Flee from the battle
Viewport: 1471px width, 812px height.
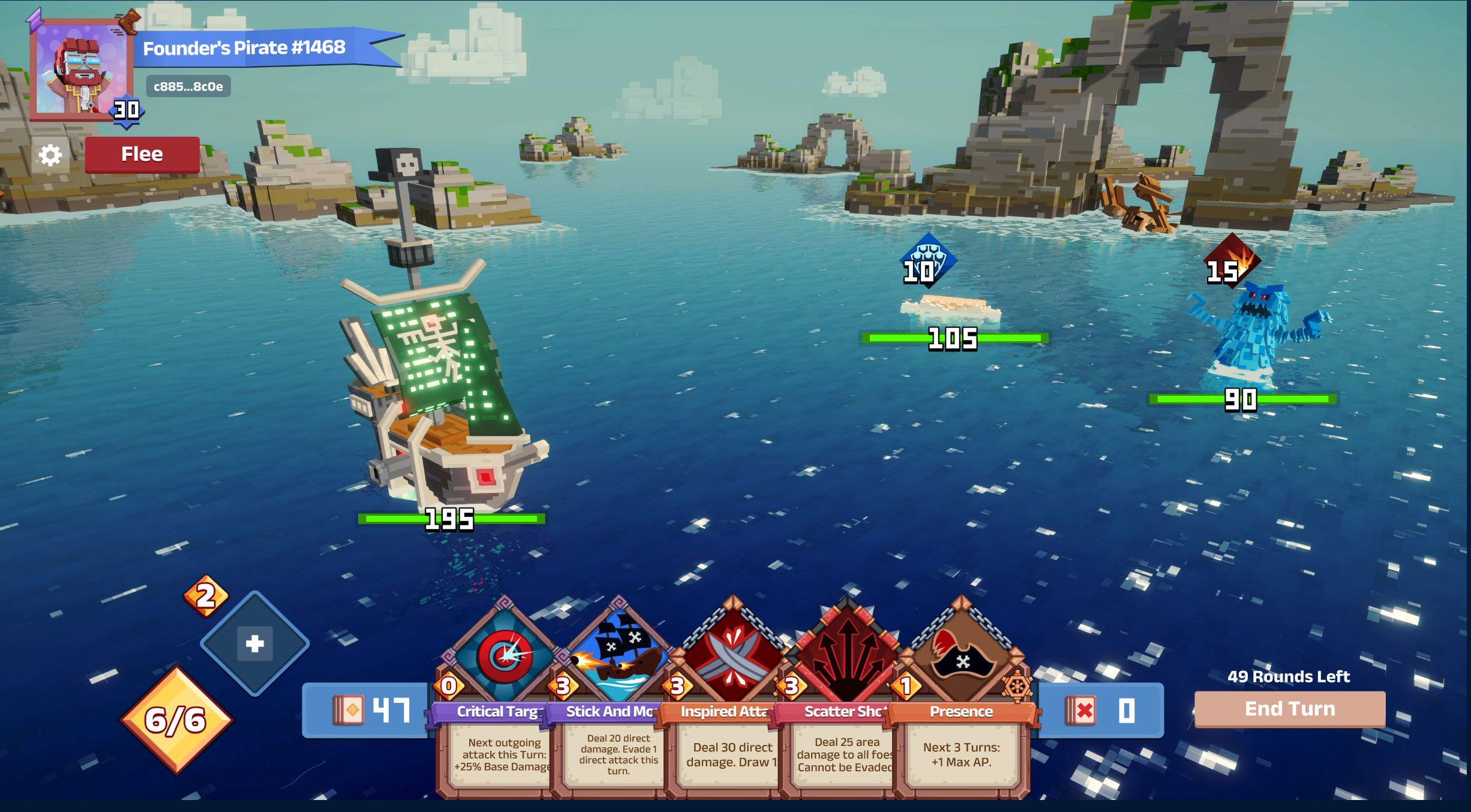pos(142,155)
